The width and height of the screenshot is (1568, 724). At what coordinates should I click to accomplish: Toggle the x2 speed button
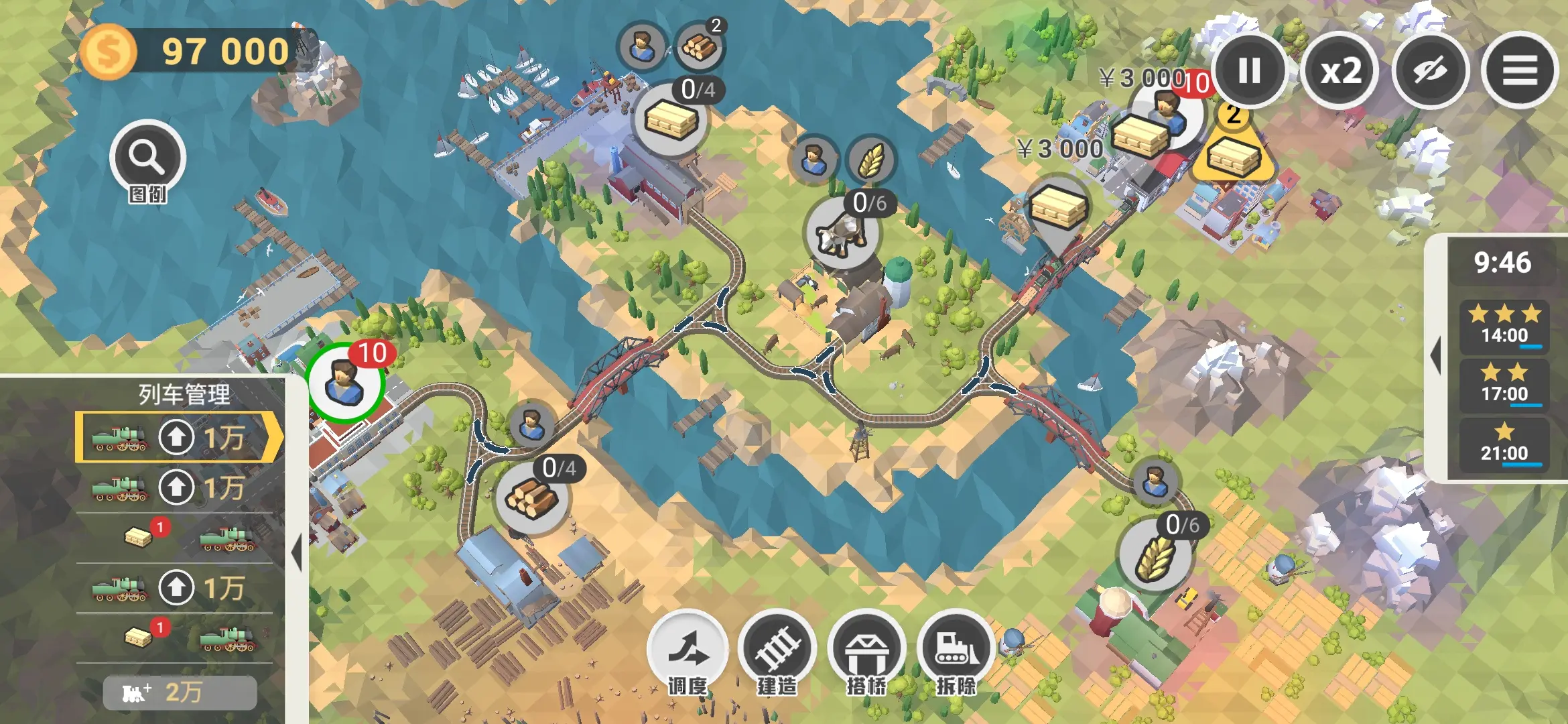click(x=1340, y=70)
